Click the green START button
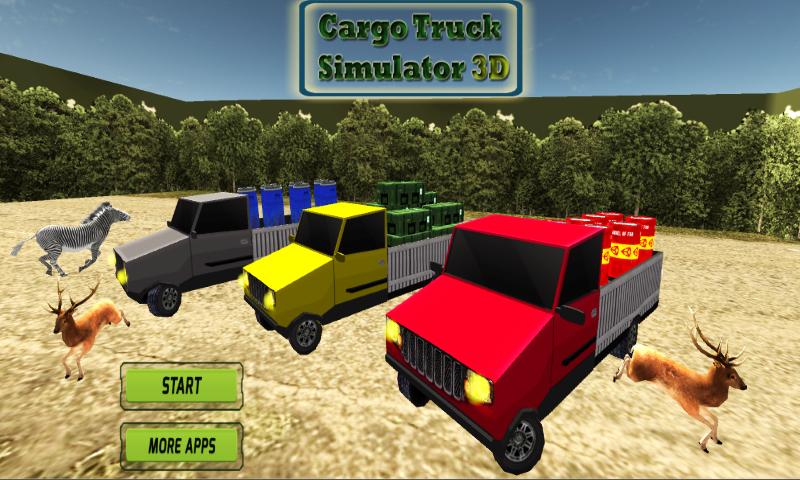The width and height of the screenshot is (800, 480). pyautogui.click(x=181, y=385)
